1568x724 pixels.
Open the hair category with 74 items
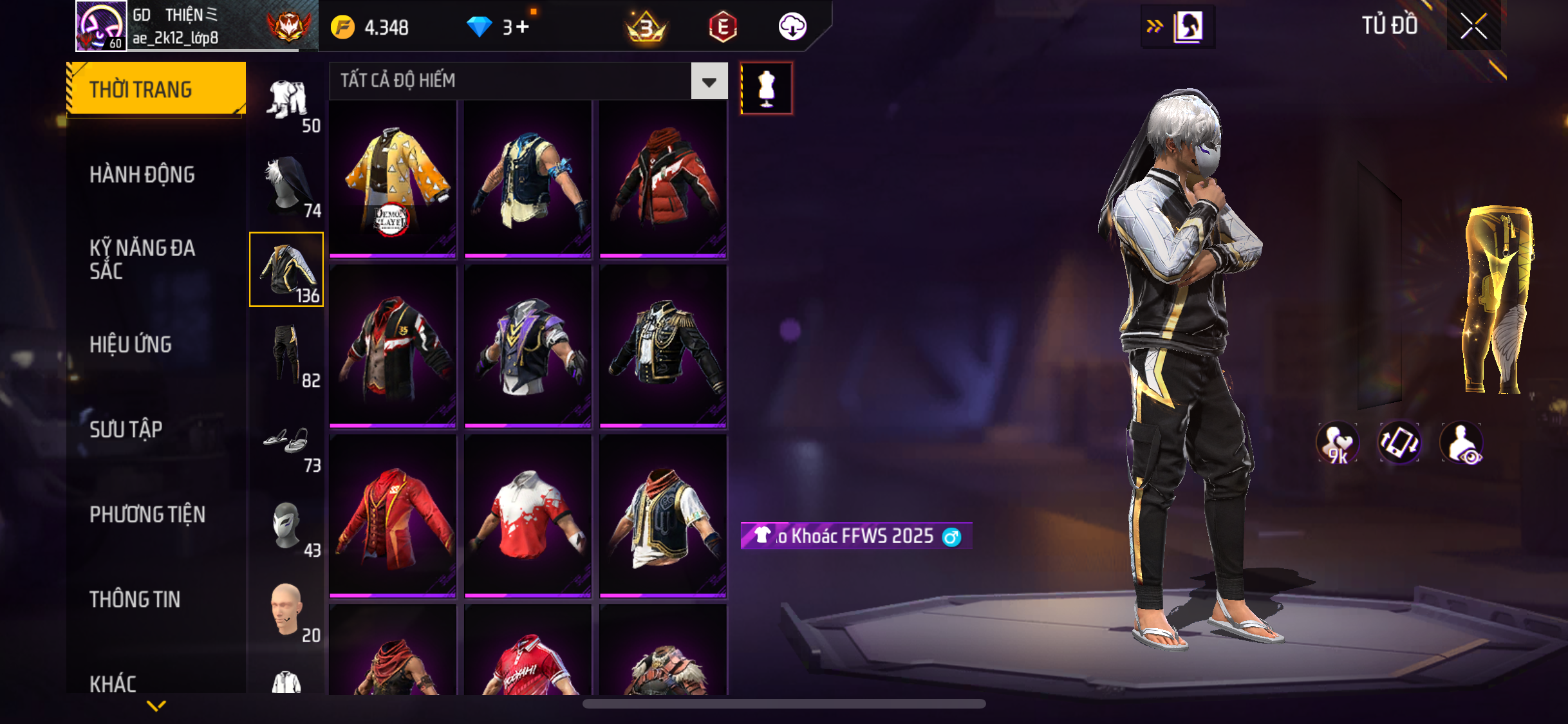288,185
